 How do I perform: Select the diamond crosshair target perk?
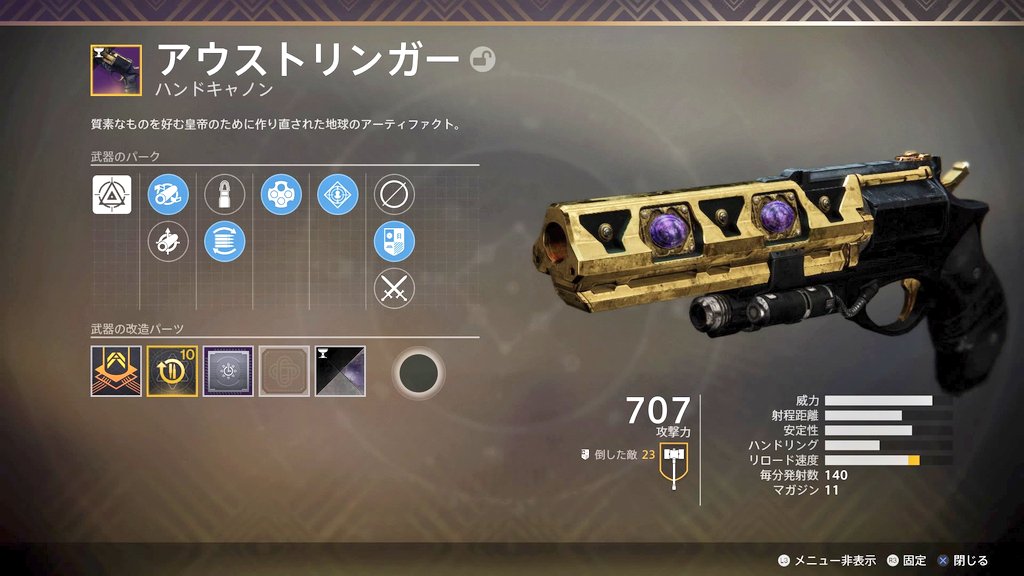pos(338,194)
